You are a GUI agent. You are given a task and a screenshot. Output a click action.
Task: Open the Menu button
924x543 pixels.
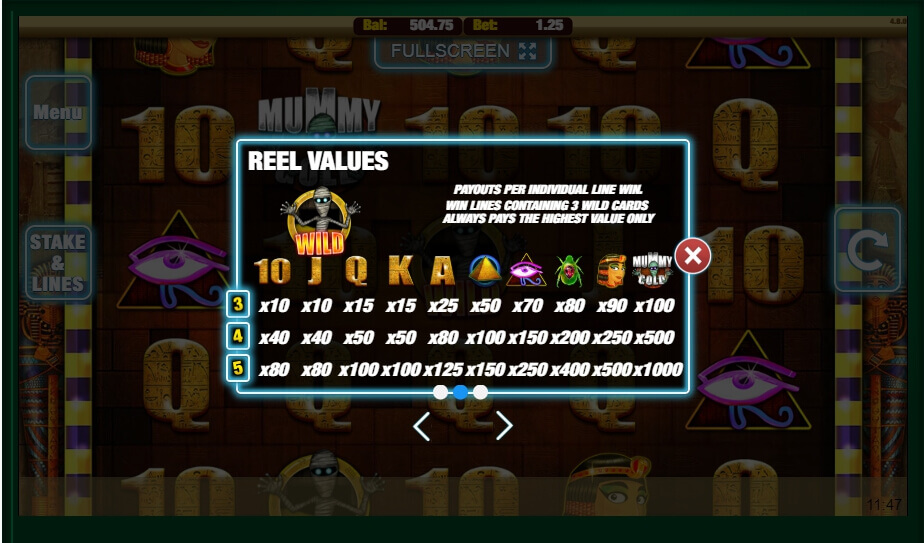(x=58, y=112)
